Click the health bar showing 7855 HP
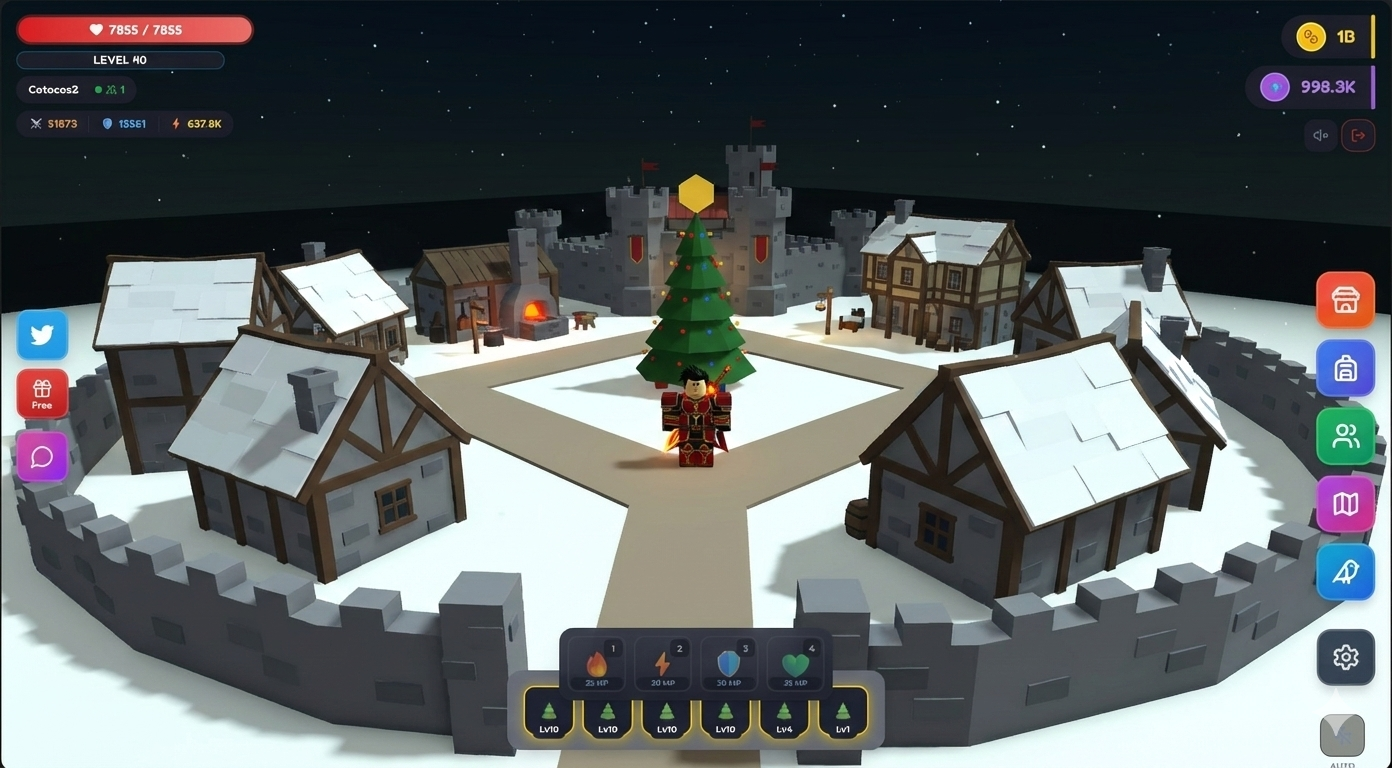Viewport: 1392px width, 768px height. click(x=135, y=29)
